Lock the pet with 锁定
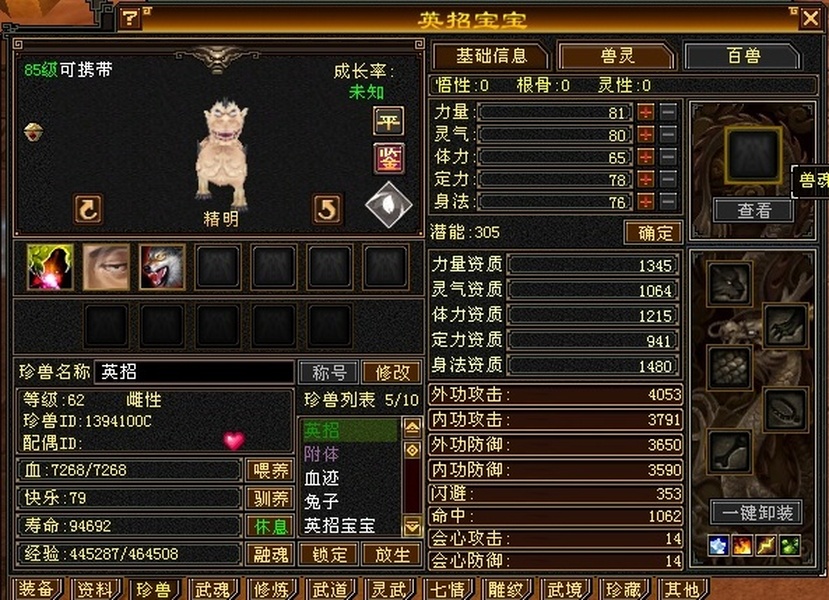 tap(329, 554)
